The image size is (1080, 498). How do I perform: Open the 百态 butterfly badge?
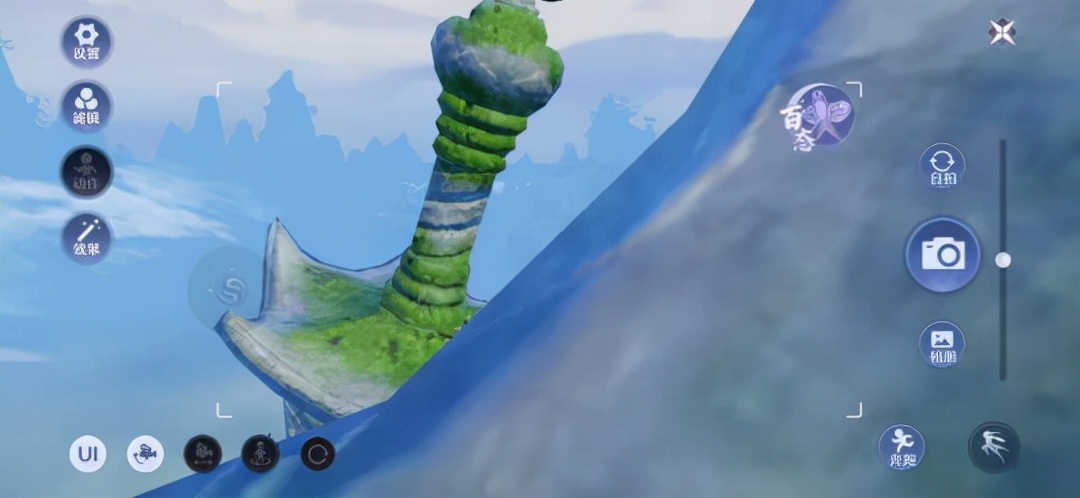(x=820, y=116)
